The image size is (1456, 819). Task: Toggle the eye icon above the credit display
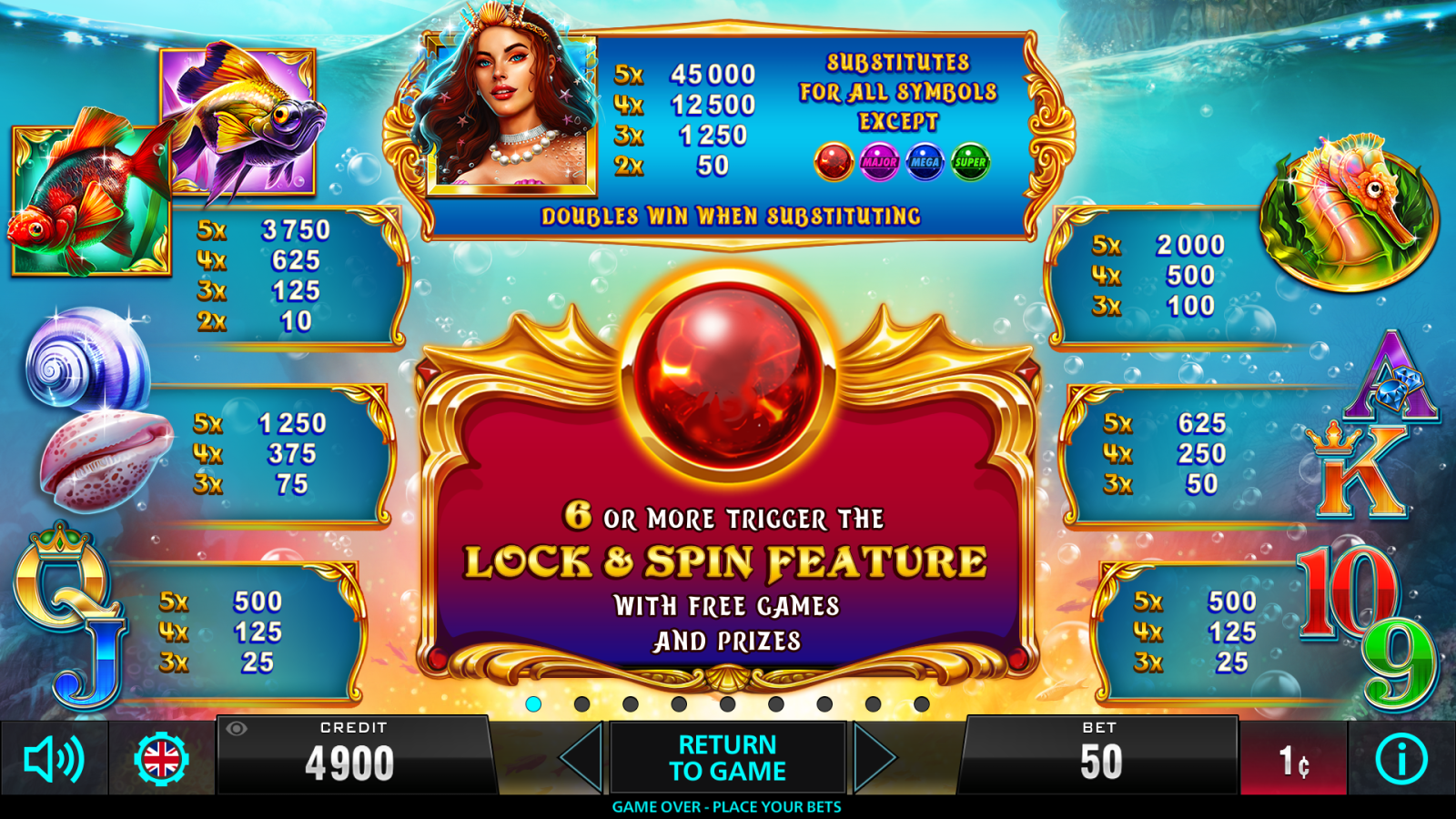point(238,731)
